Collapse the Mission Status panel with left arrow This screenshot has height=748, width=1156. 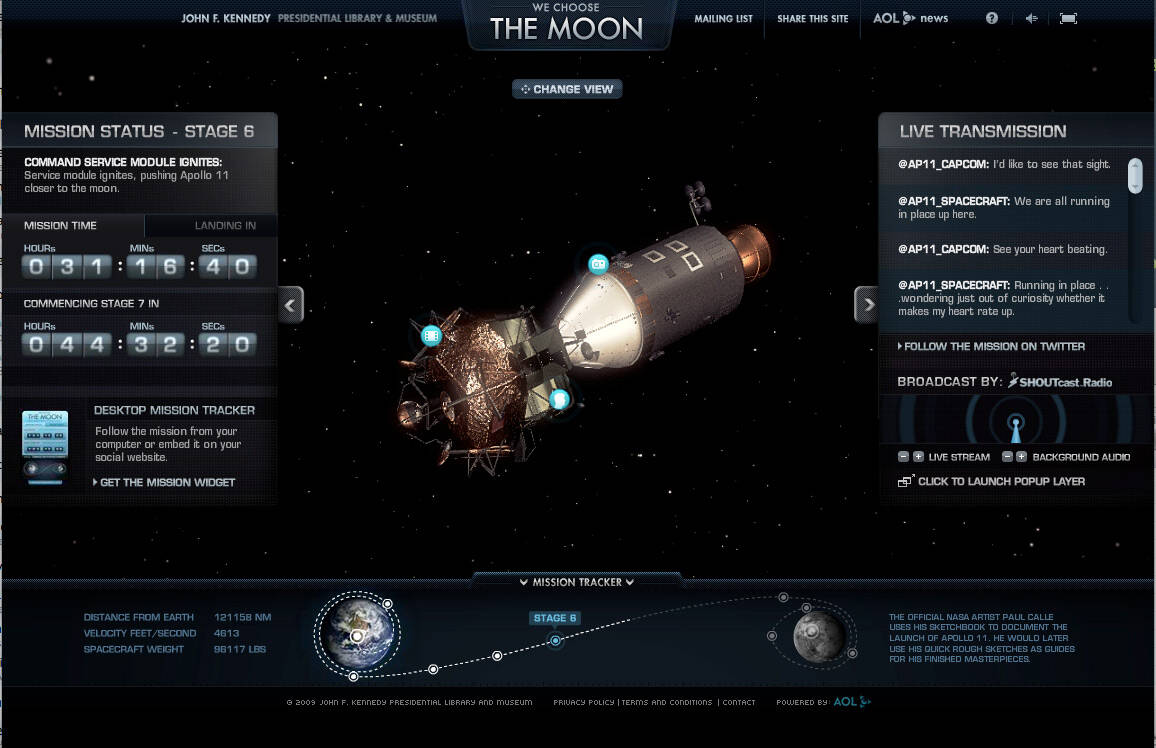(291, 304)
